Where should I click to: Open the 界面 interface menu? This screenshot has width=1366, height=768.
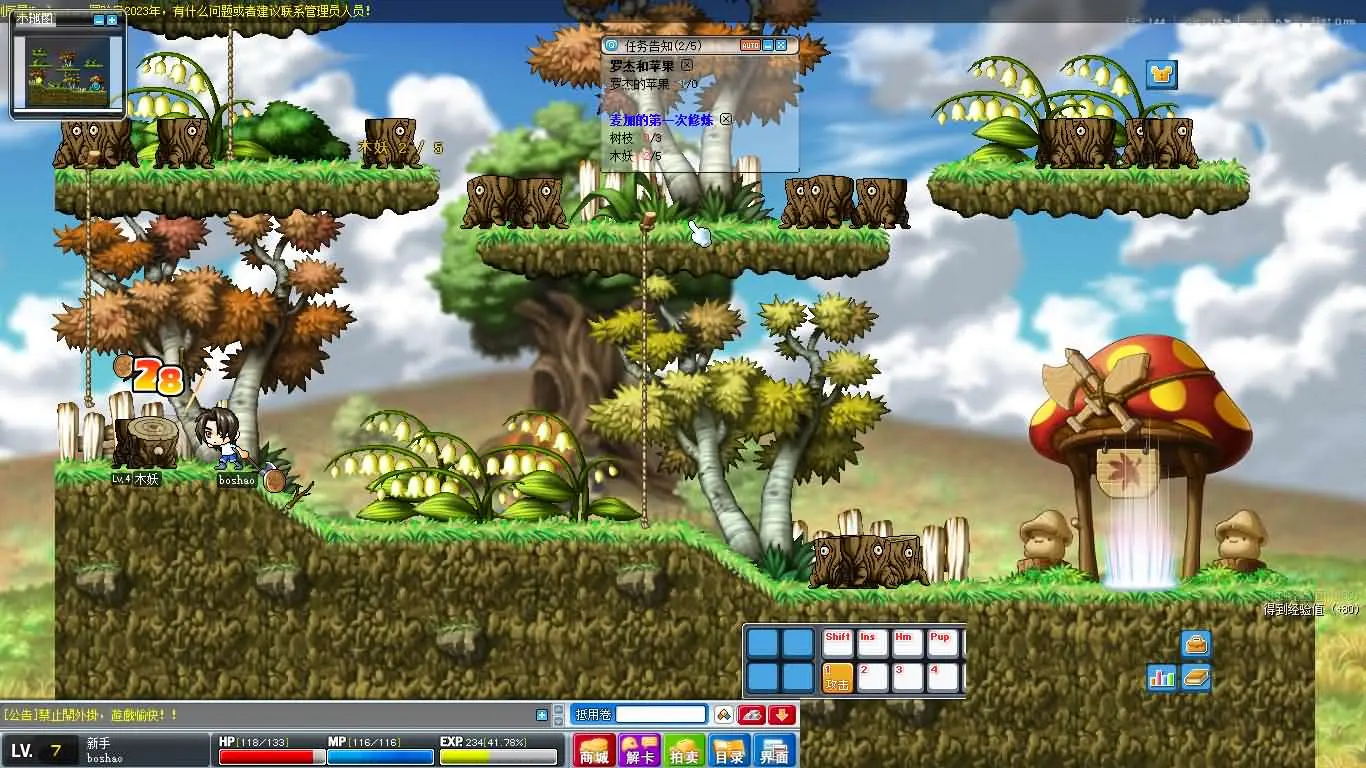point(775,750)
